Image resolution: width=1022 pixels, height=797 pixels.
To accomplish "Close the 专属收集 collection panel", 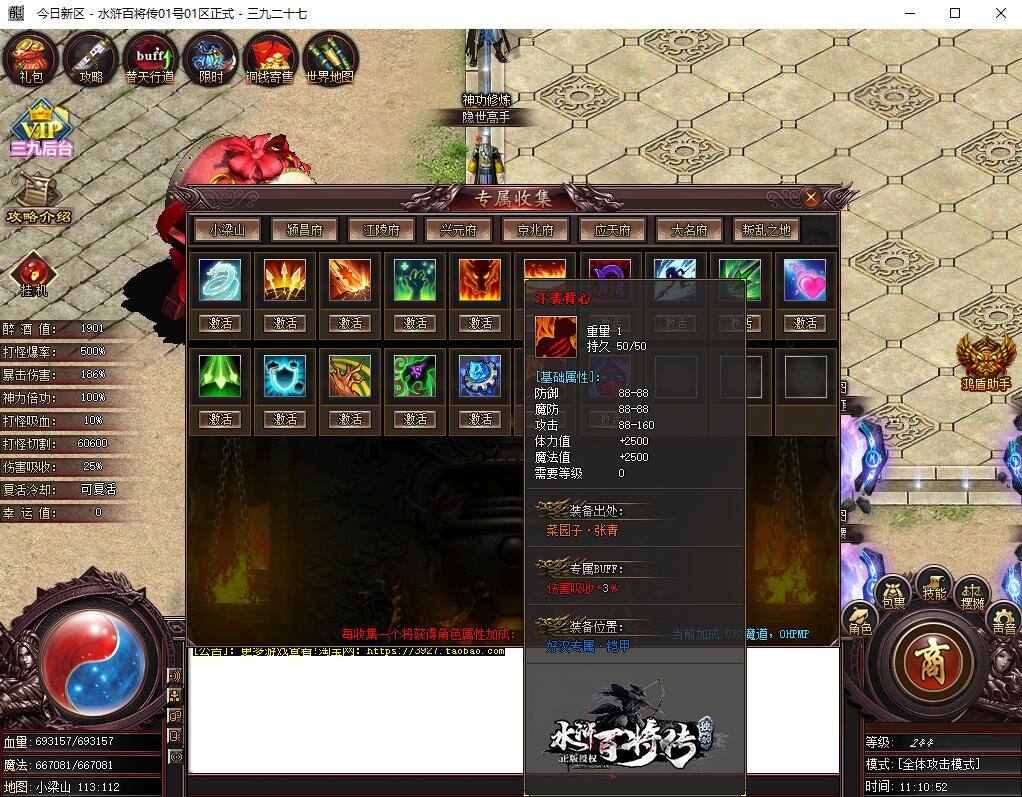I will coord(811,198).
